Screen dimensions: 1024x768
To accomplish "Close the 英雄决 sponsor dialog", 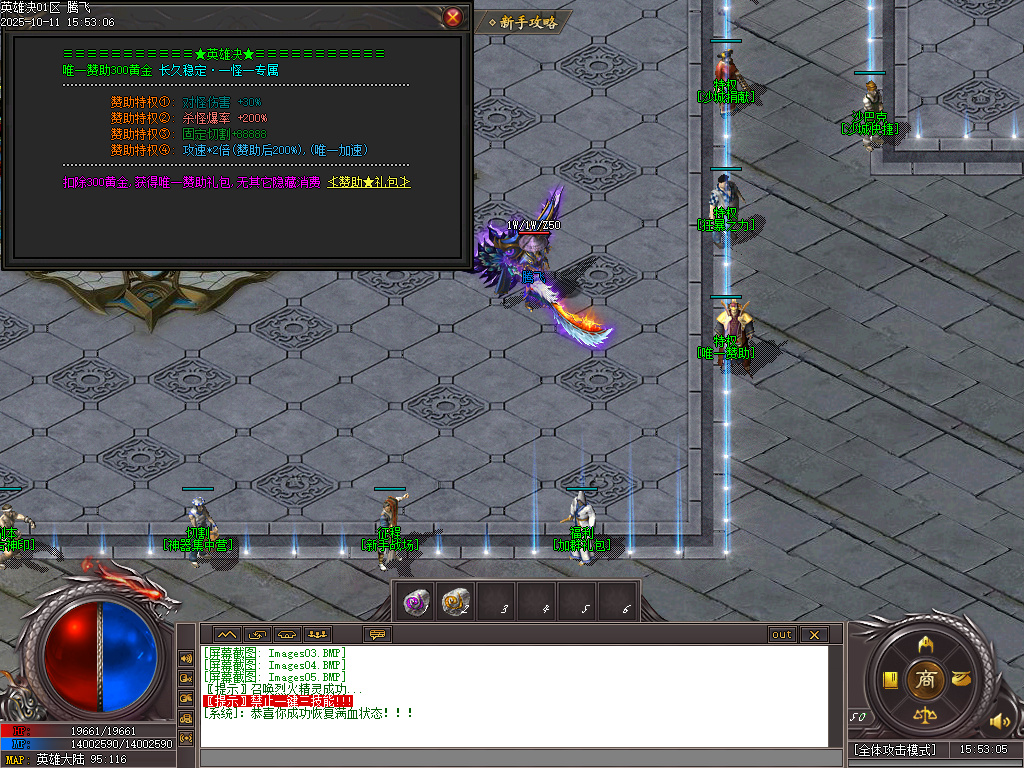I will pos(453,17).
